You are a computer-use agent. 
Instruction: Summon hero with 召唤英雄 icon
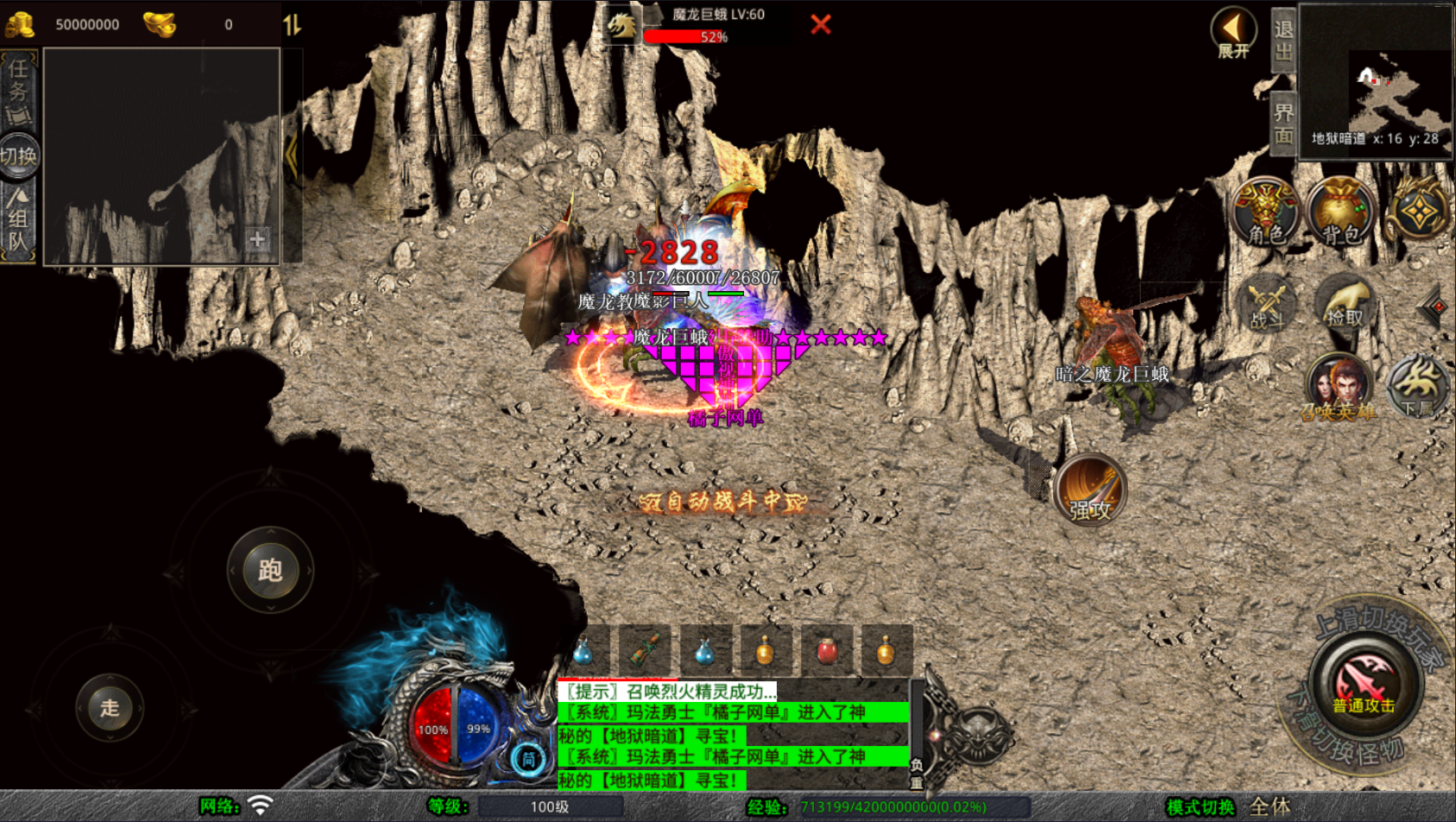tap(1339, 385)
